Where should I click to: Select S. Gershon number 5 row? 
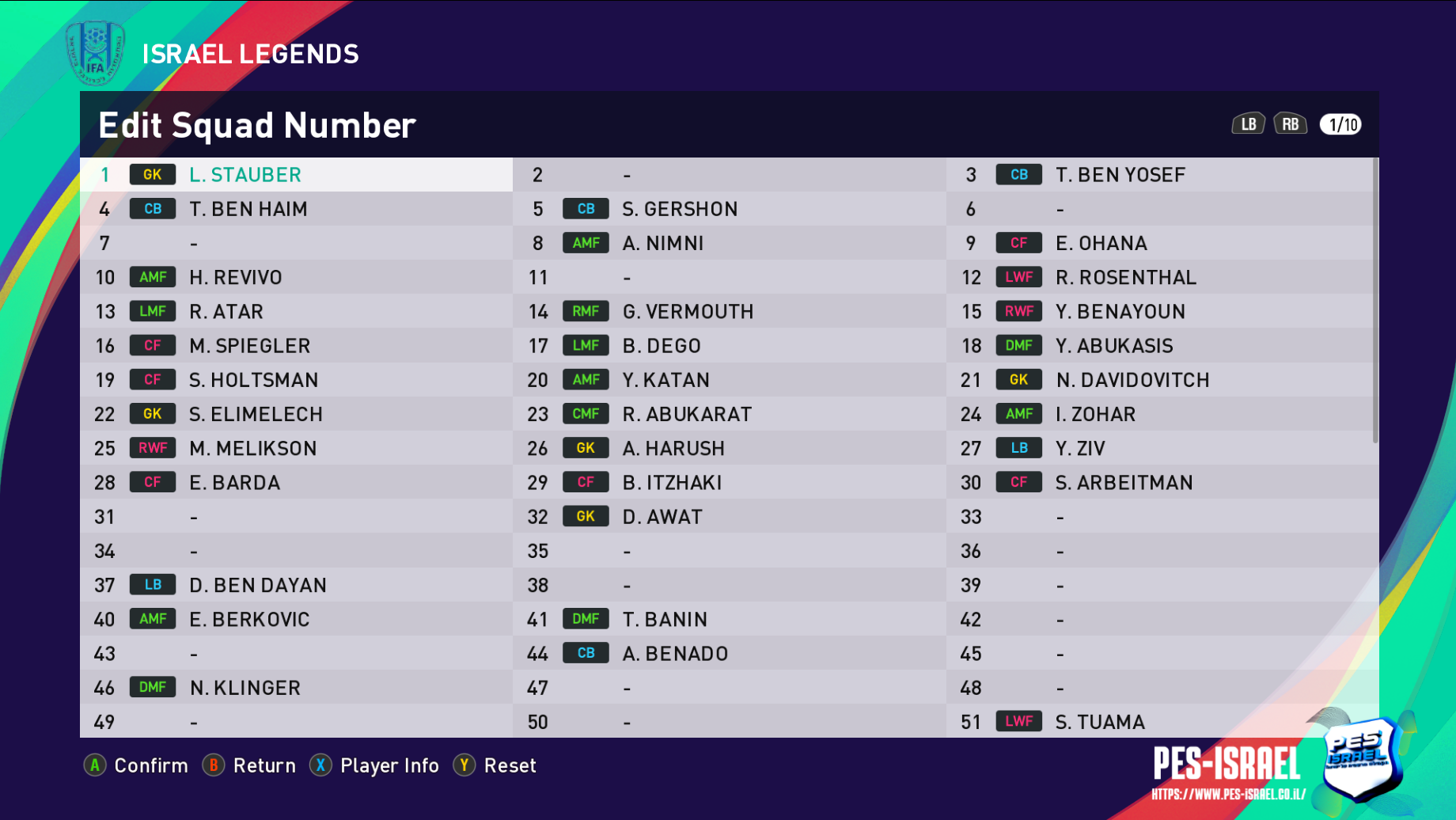729,209
